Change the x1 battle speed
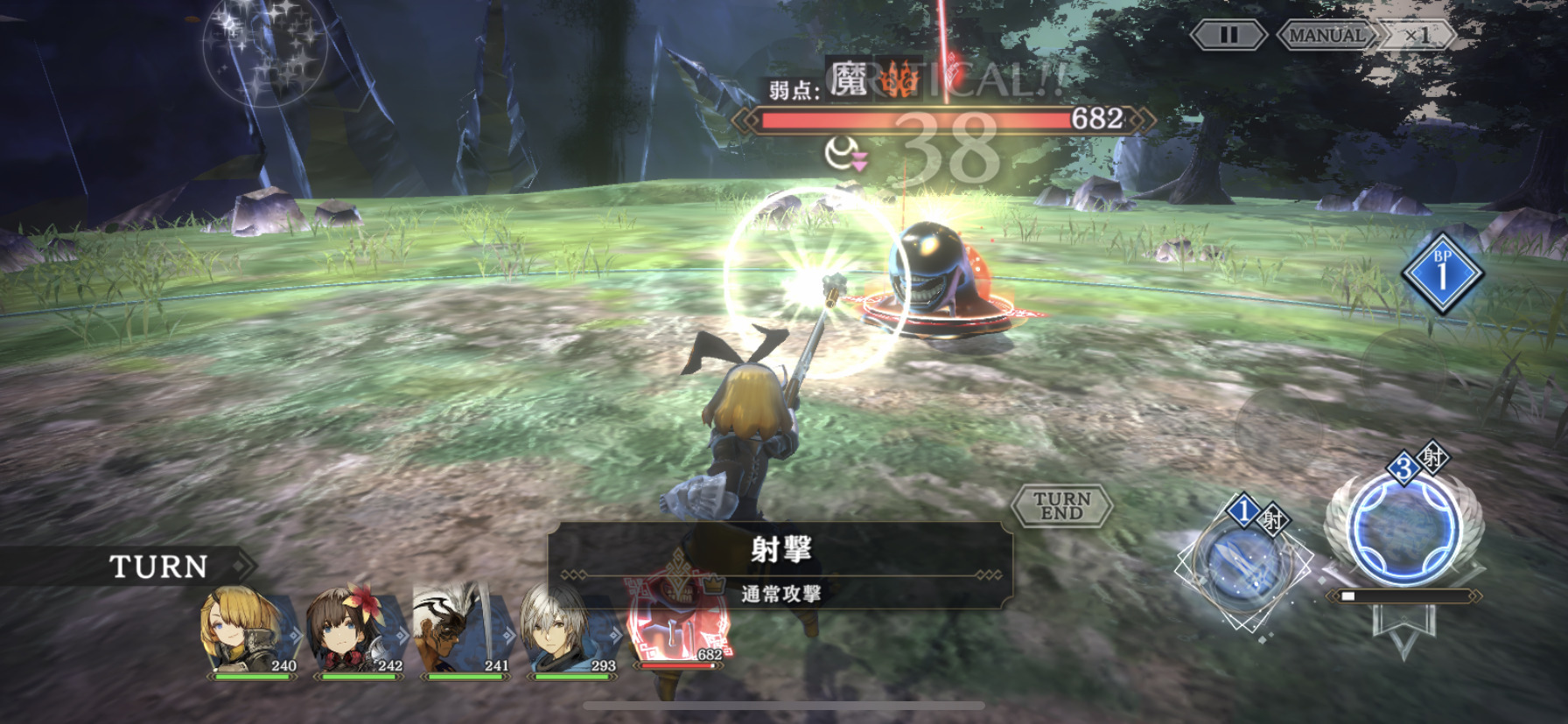 (1417, 35)
